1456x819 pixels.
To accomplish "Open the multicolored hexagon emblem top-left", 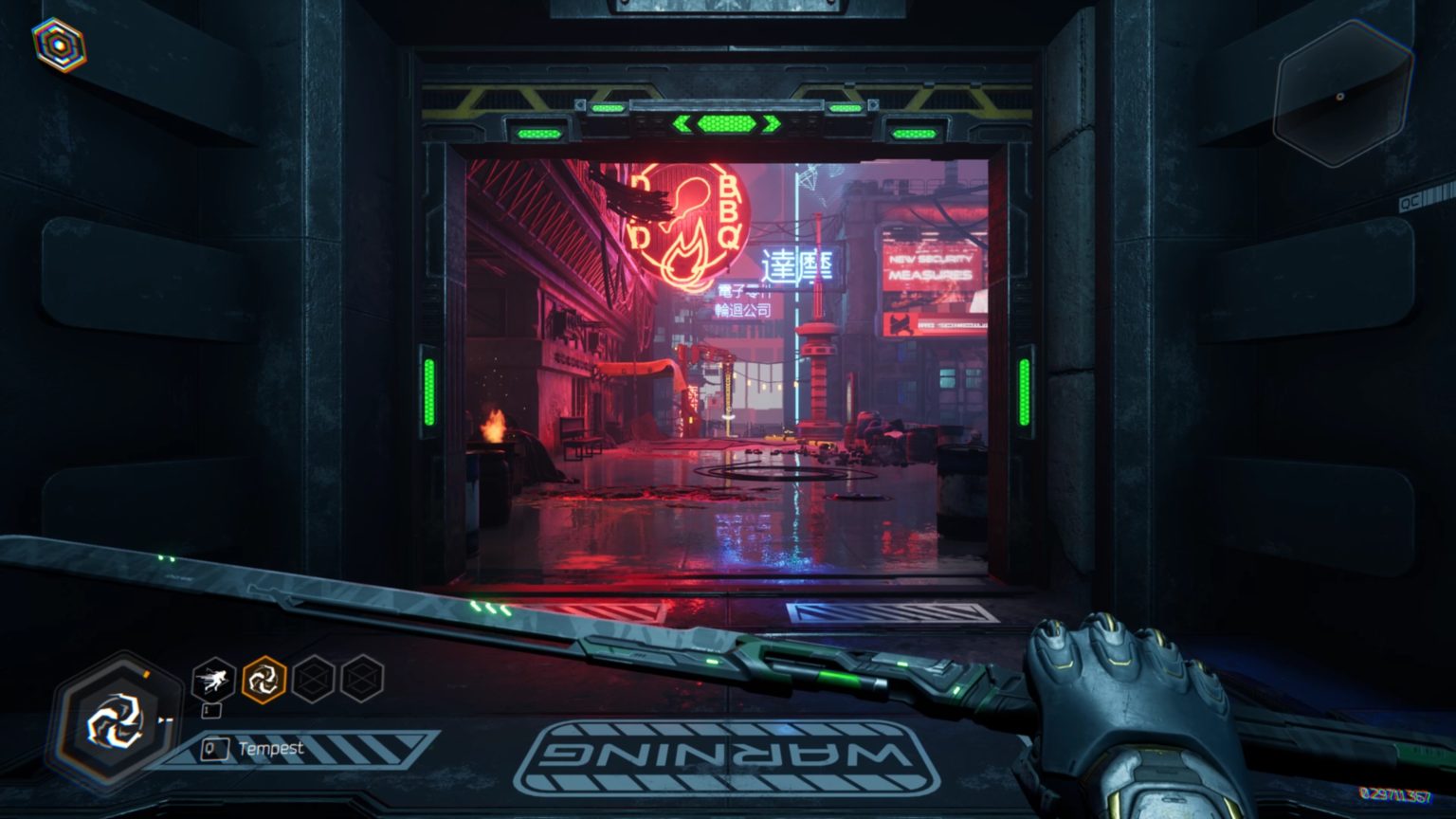I will tap(60, 42).
